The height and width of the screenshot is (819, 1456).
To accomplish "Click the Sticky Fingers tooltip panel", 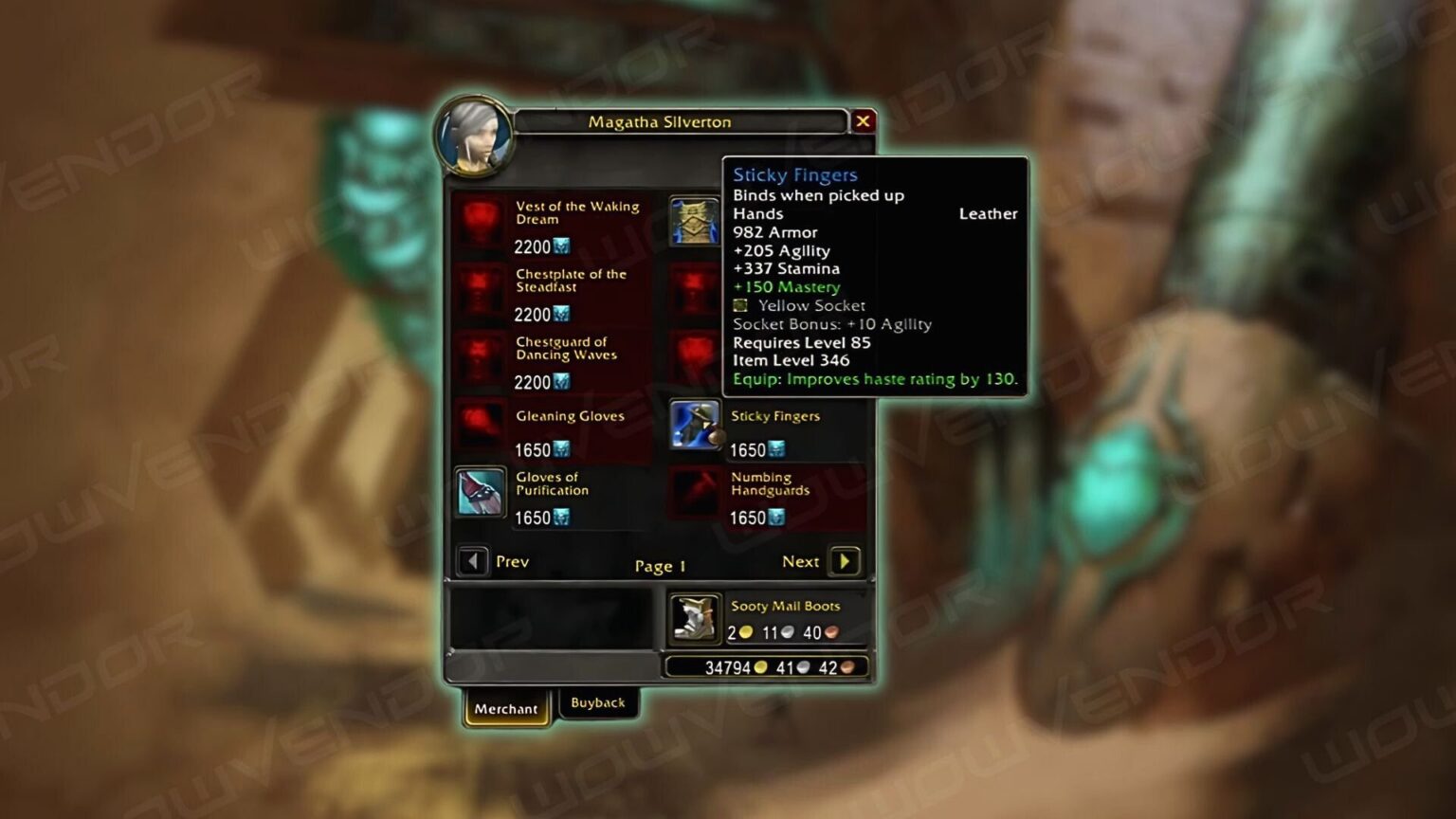I will (x=877, y=275).
